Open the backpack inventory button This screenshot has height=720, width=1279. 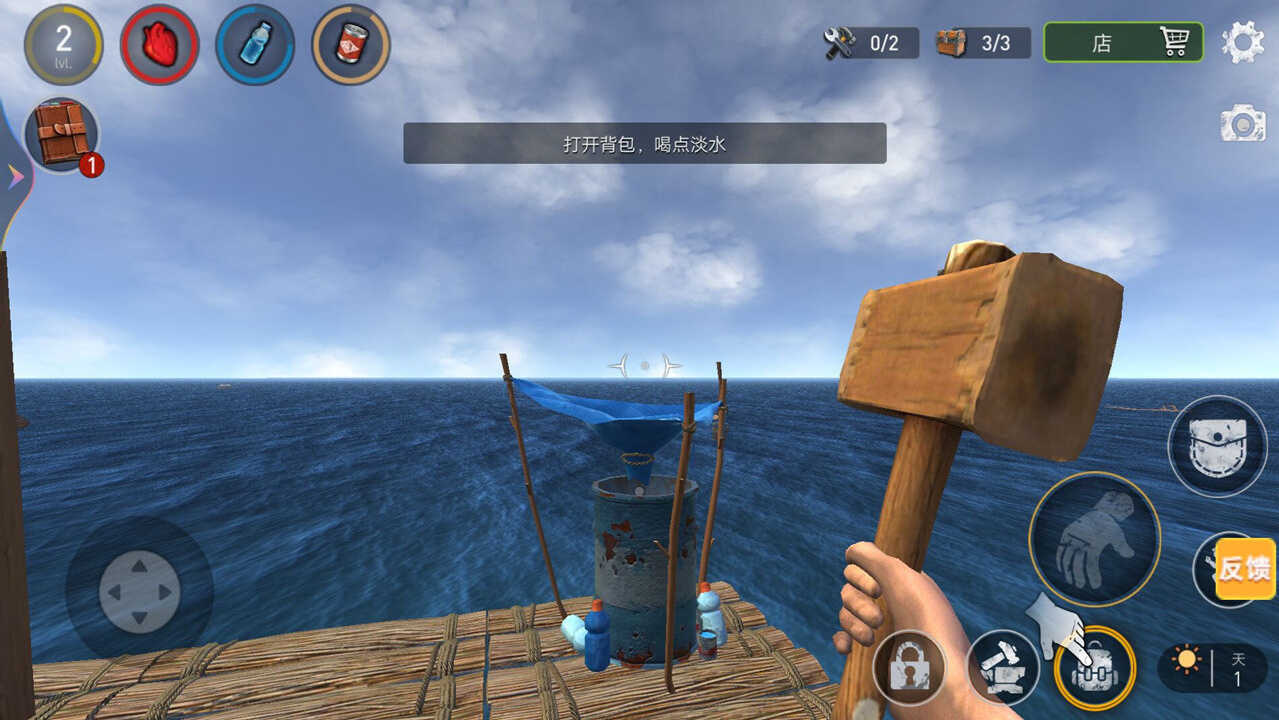[1095, 668]
